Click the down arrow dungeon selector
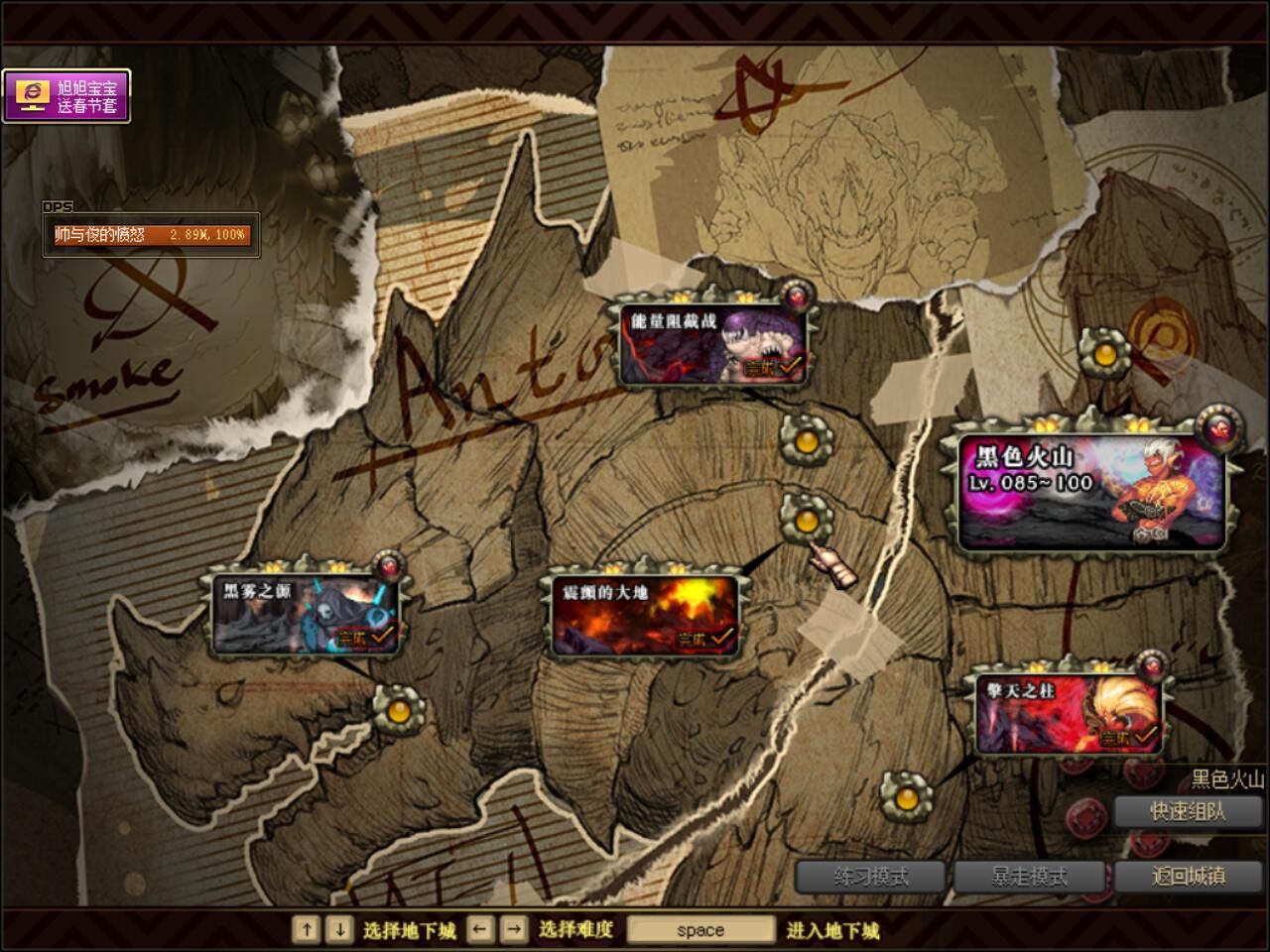The width and height of the screenshot is (1270, 952). point(339,929)
